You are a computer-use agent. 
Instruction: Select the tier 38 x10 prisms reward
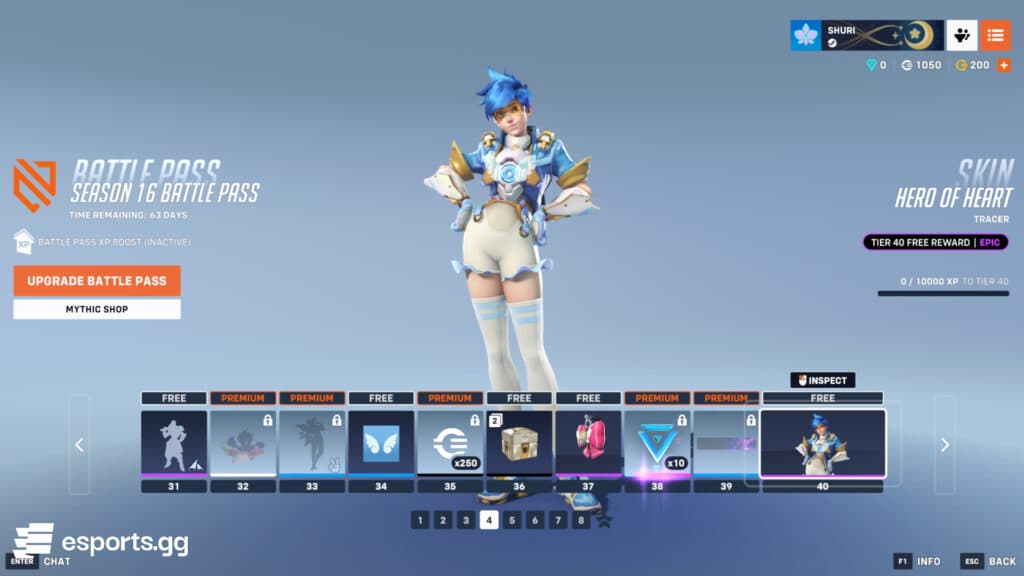(657, 442)
